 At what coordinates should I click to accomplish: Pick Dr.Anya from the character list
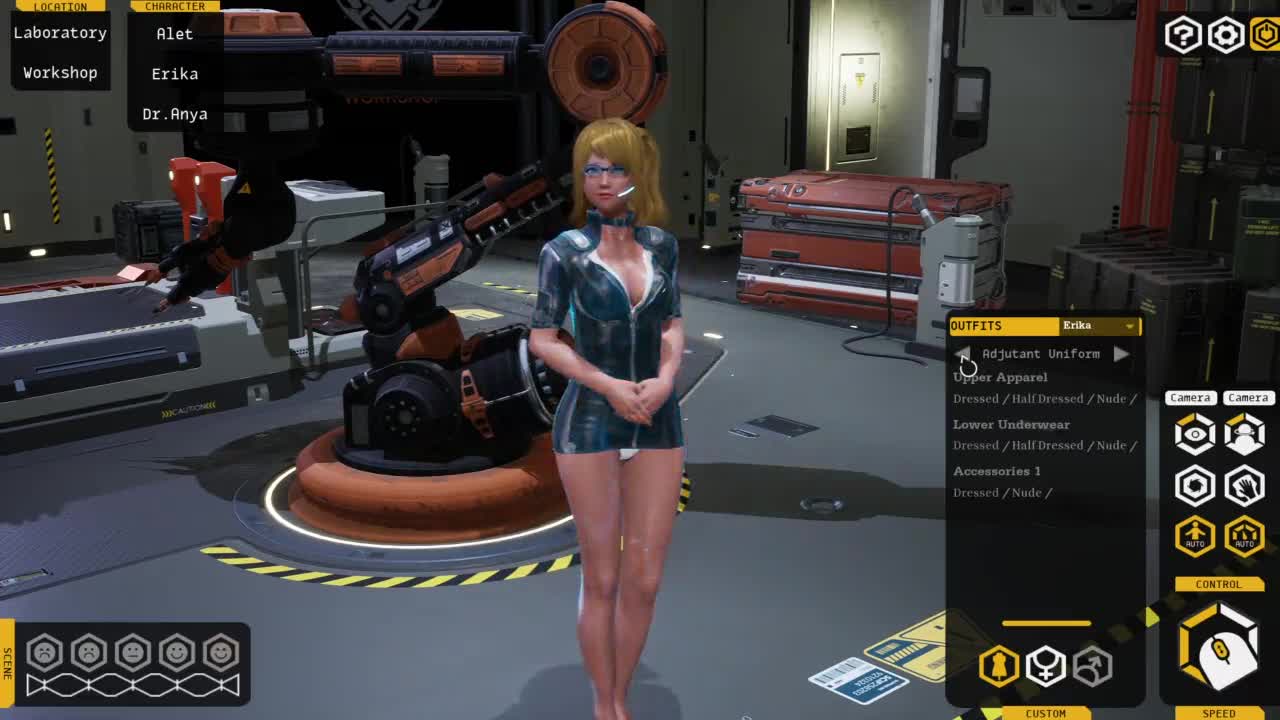[x=174, y=114]
